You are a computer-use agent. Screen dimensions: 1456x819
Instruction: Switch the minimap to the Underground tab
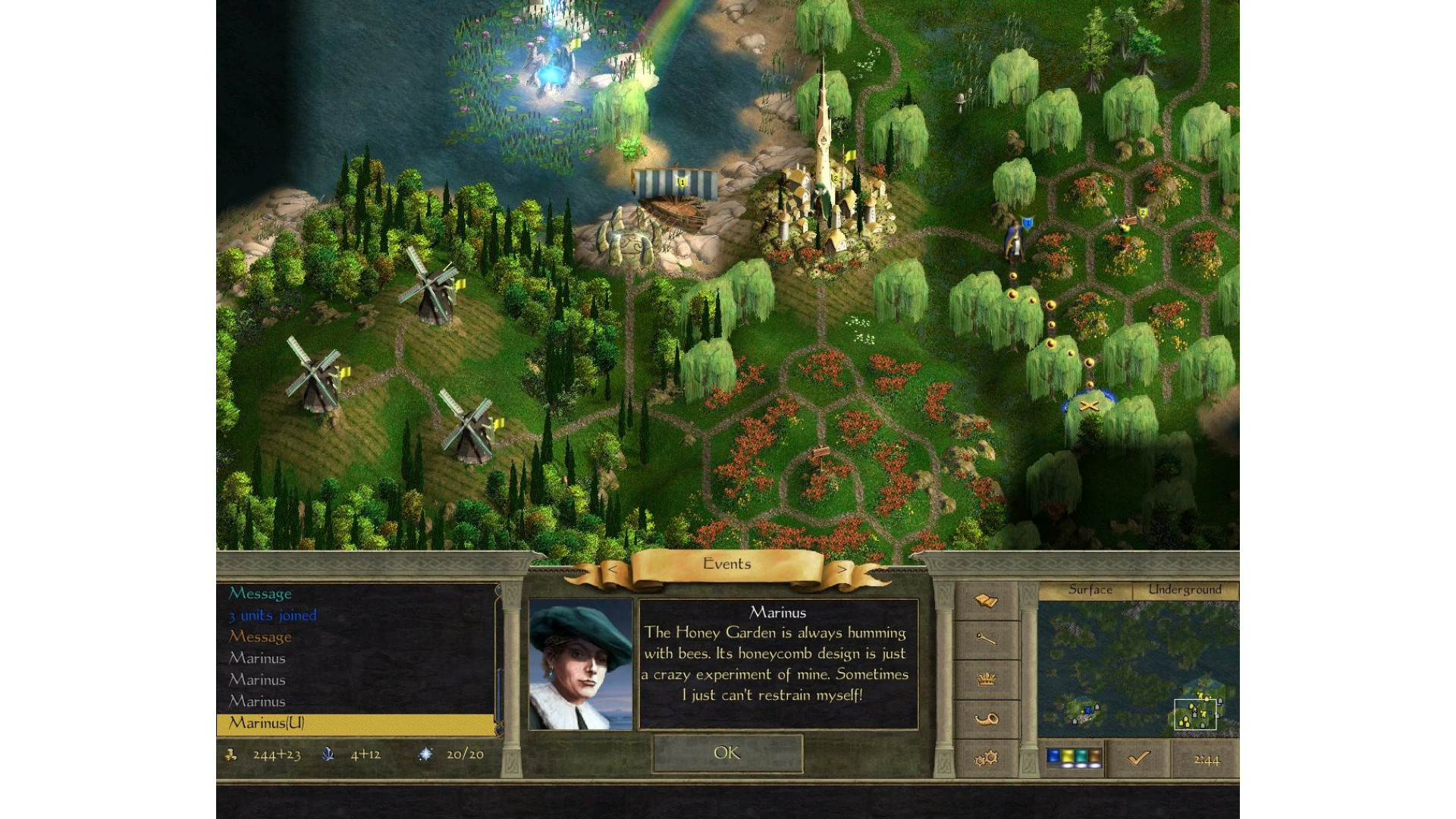(1185, 590)
